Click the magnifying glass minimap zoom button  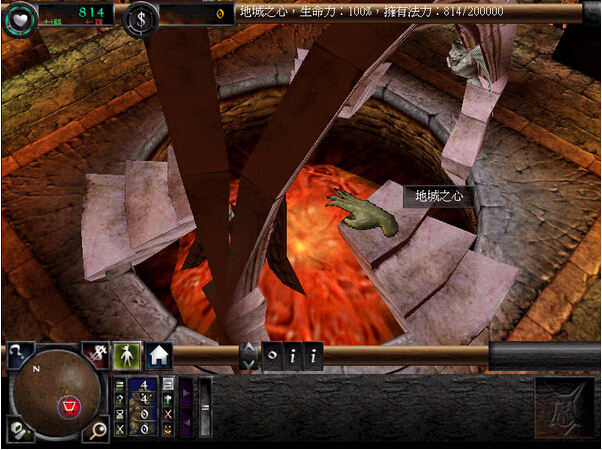coord(100,432)
